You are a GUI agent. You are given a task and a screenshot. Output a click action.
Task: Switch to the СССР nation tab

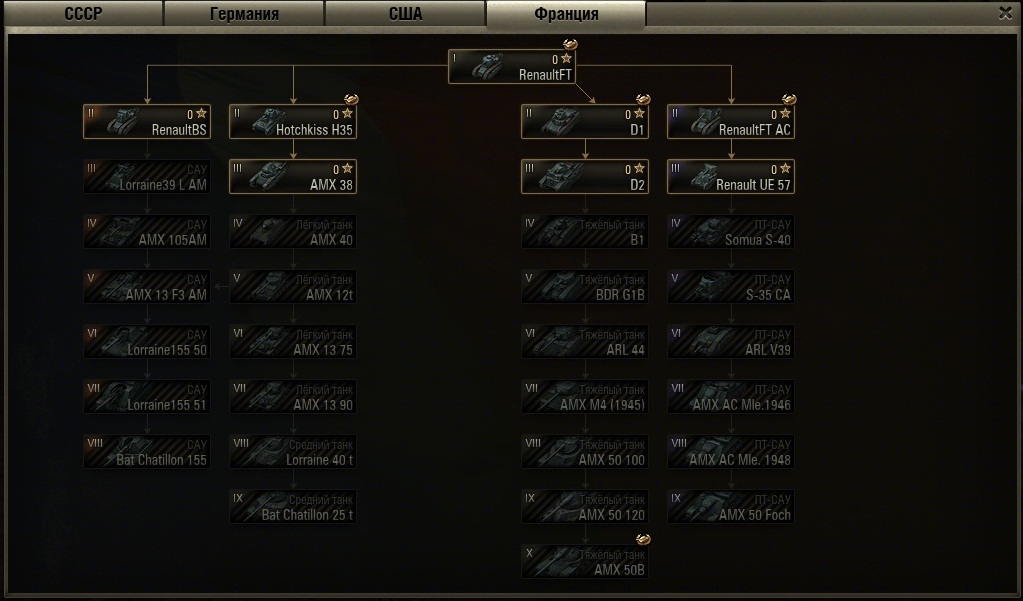(x=82, y=14)
